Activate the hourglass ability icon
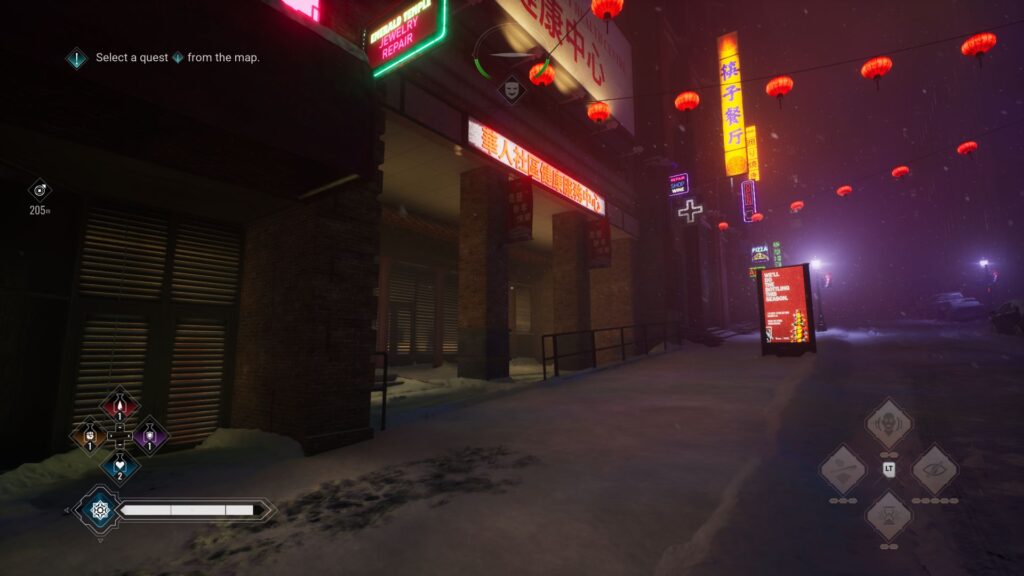The height and width of the screenshot is (576, 1024). 888,515
